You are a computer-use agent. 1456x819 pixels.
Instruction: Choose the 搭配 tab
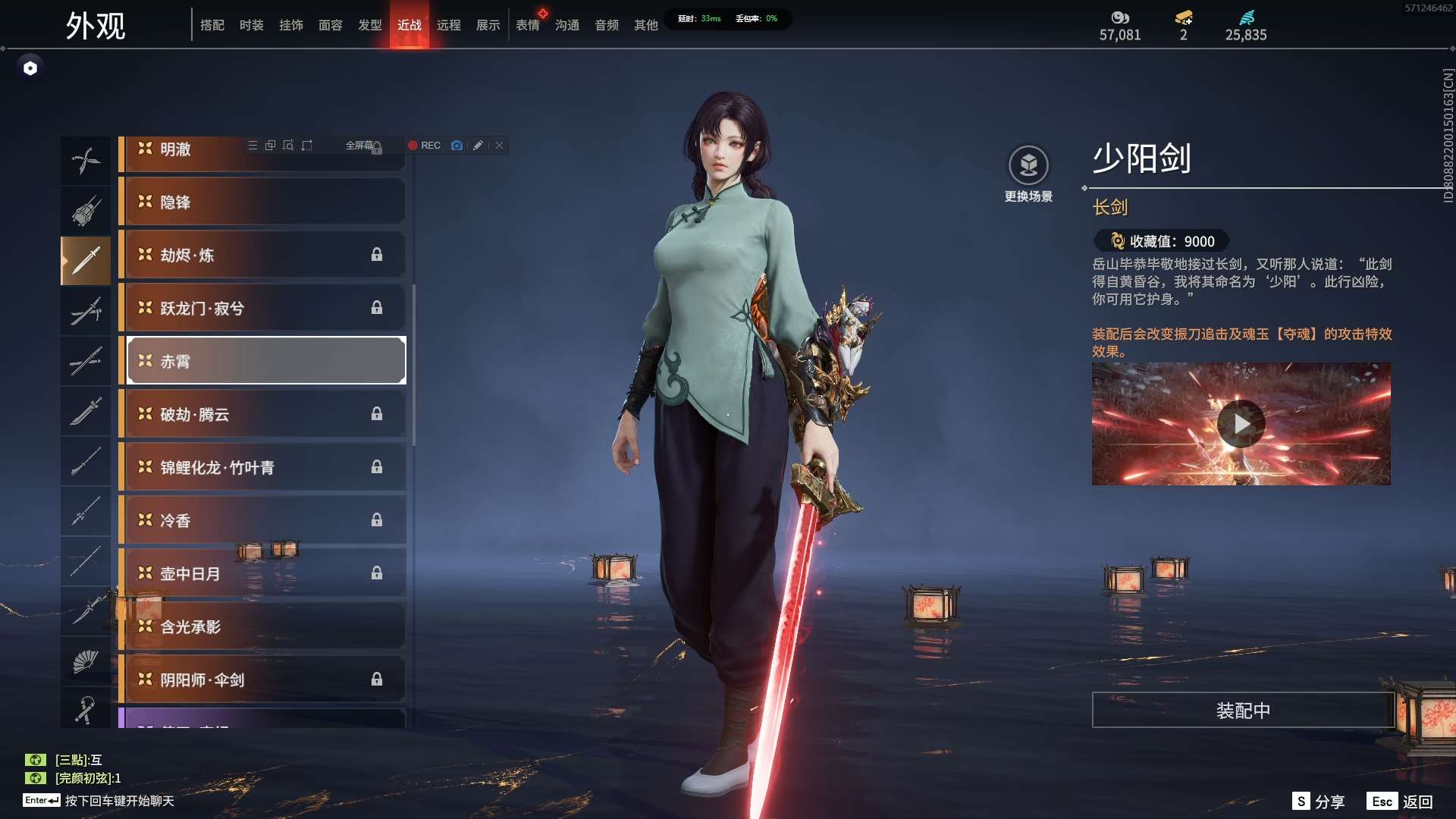212,25
